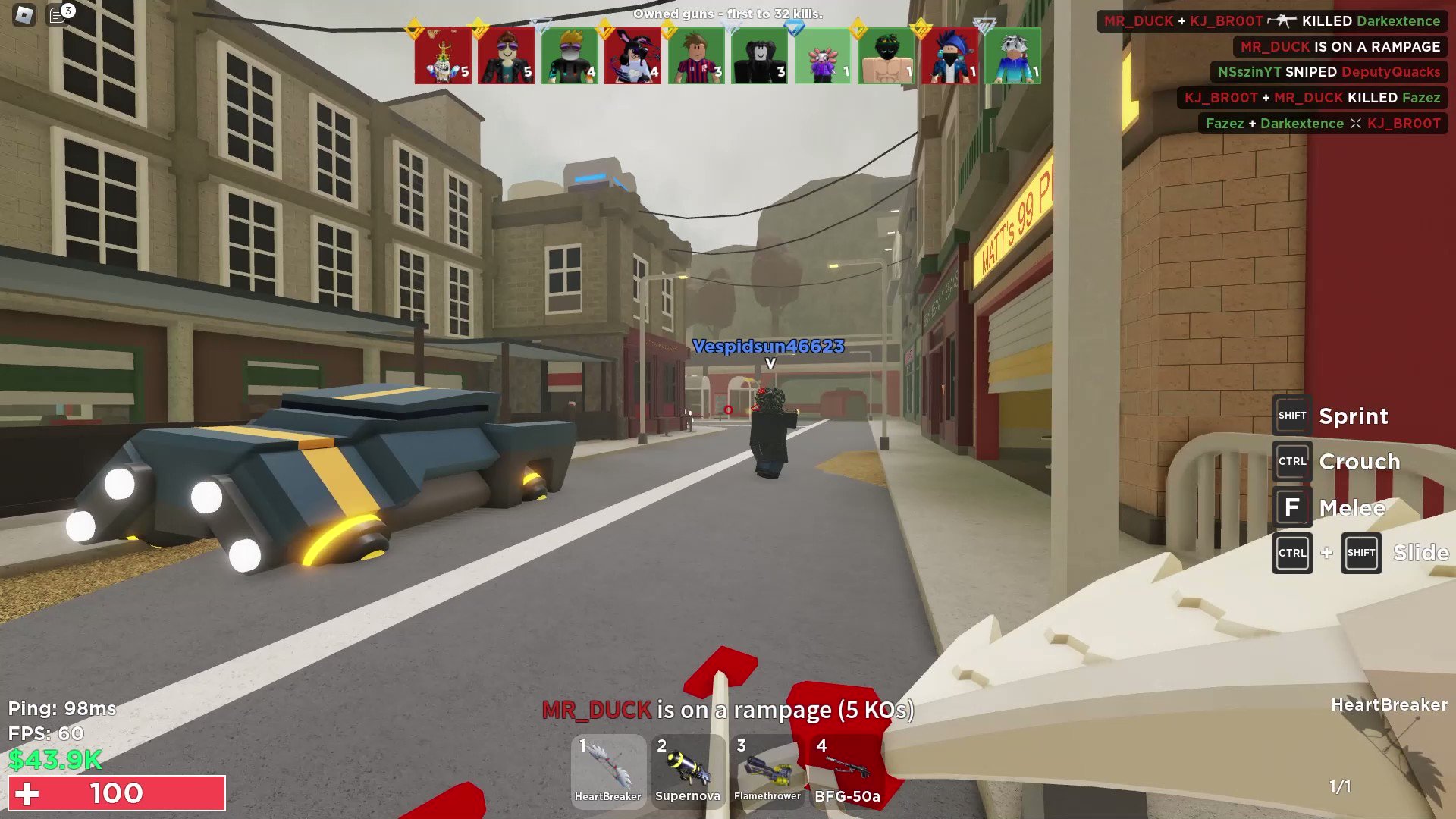Equip the Supernova rocket launcher in slot 2
The height and width of the screenshot is (819, 1456).
[688, 770]
